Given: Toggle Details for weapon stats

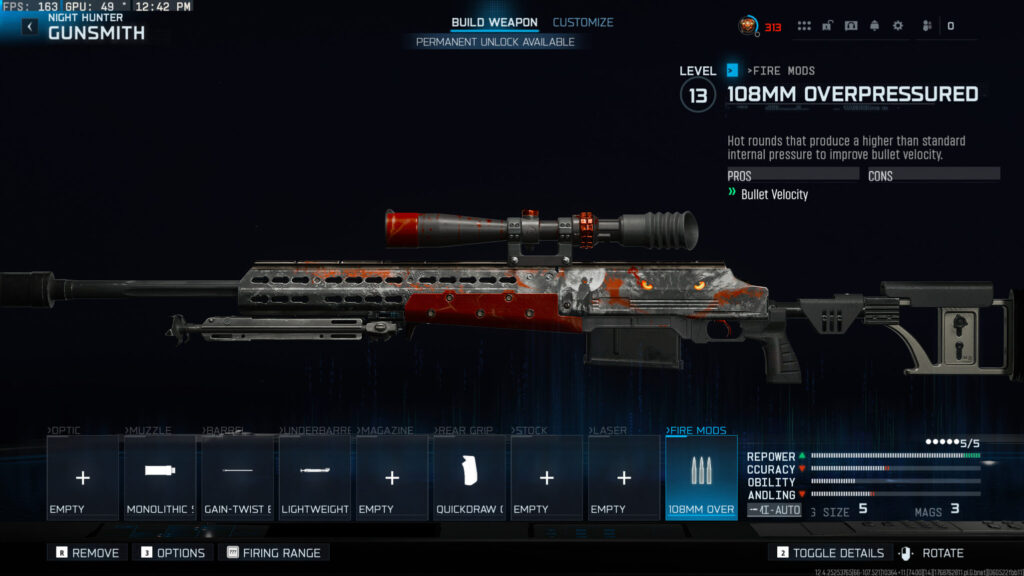Looking at the screenshot, I should tap(829, 553).
